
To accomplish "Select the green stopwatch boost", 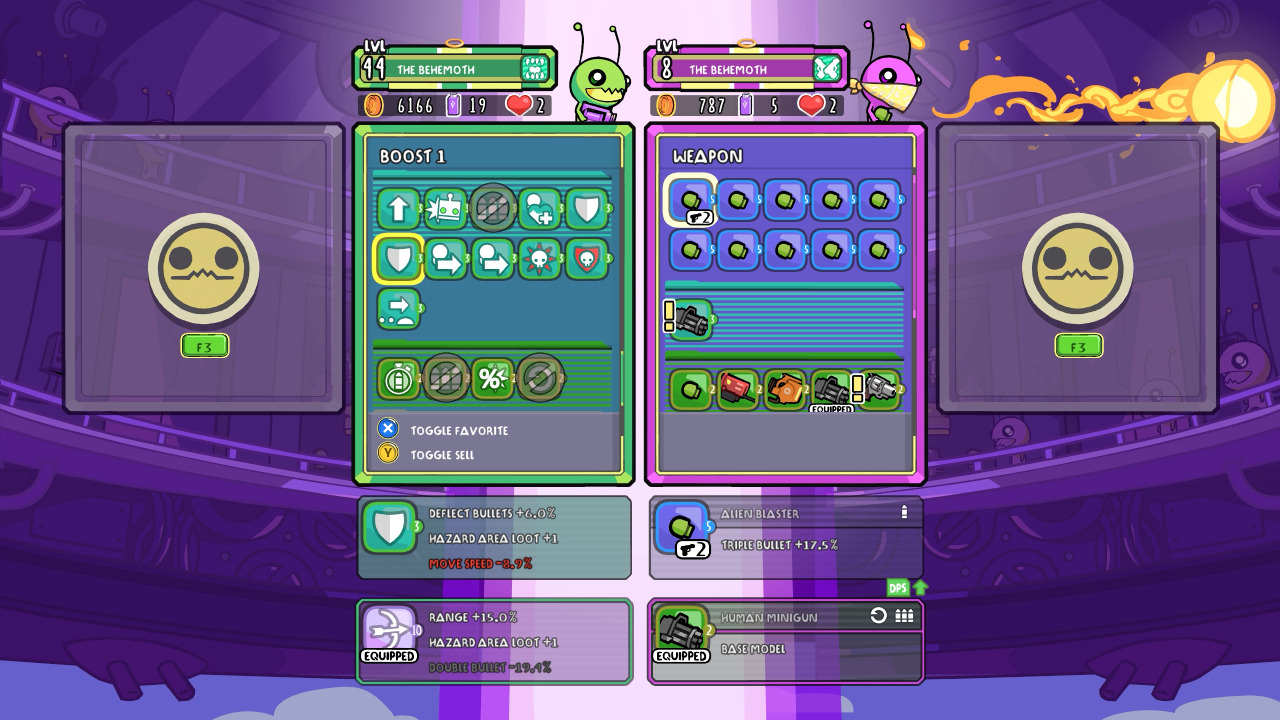I will tap(398, 379).
